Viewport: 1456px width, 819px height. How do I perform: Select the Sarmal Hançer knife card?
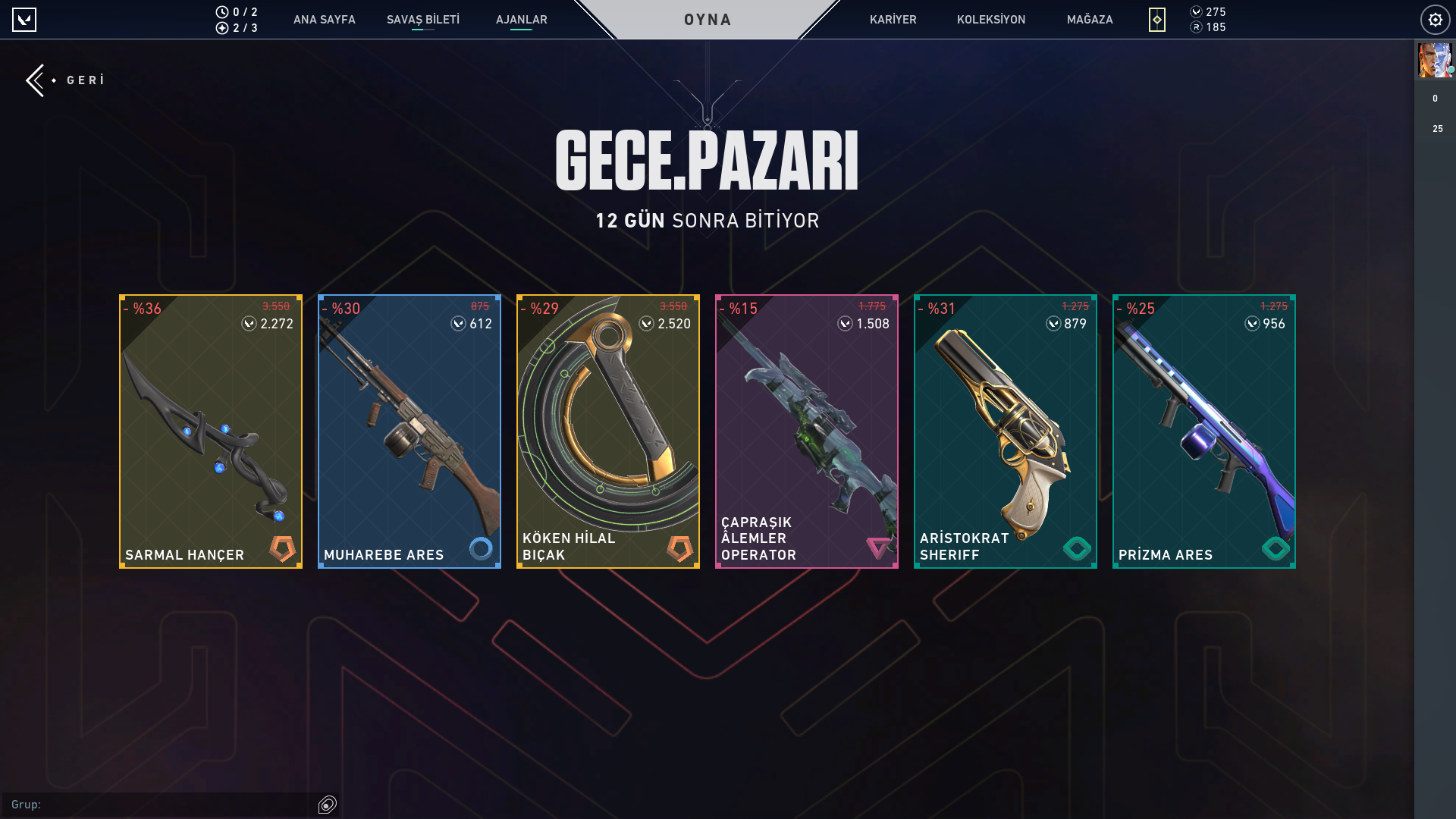click(211, 431)
